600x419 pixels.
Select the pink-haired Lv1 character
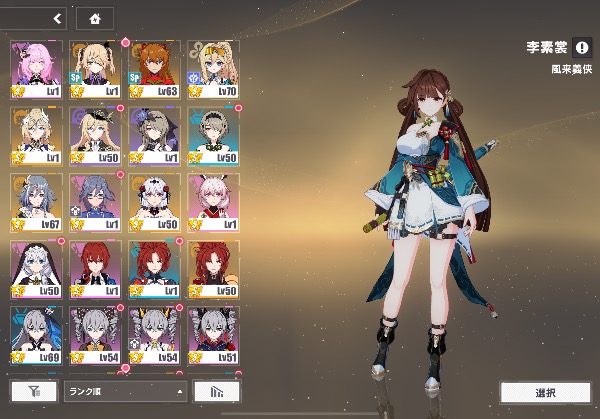click(x=36, y=67)
